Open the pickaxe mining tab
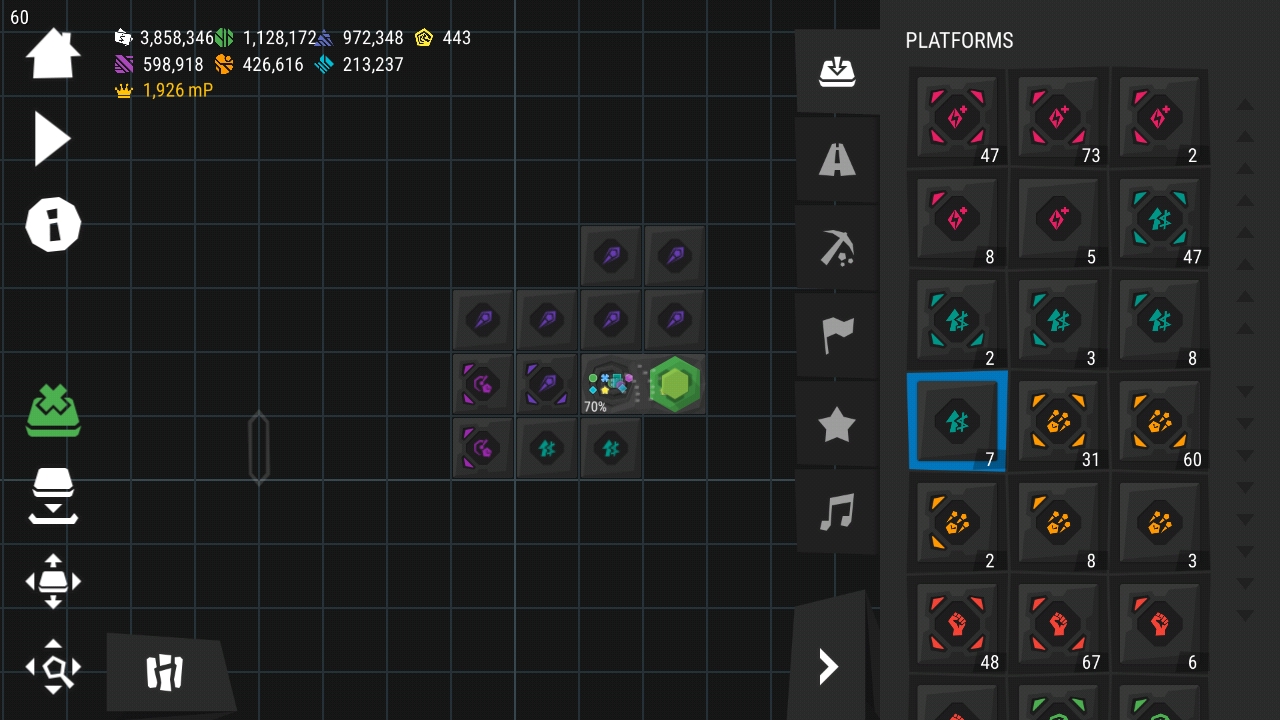This screenshot has height=720, width=1280. (837, 247)
